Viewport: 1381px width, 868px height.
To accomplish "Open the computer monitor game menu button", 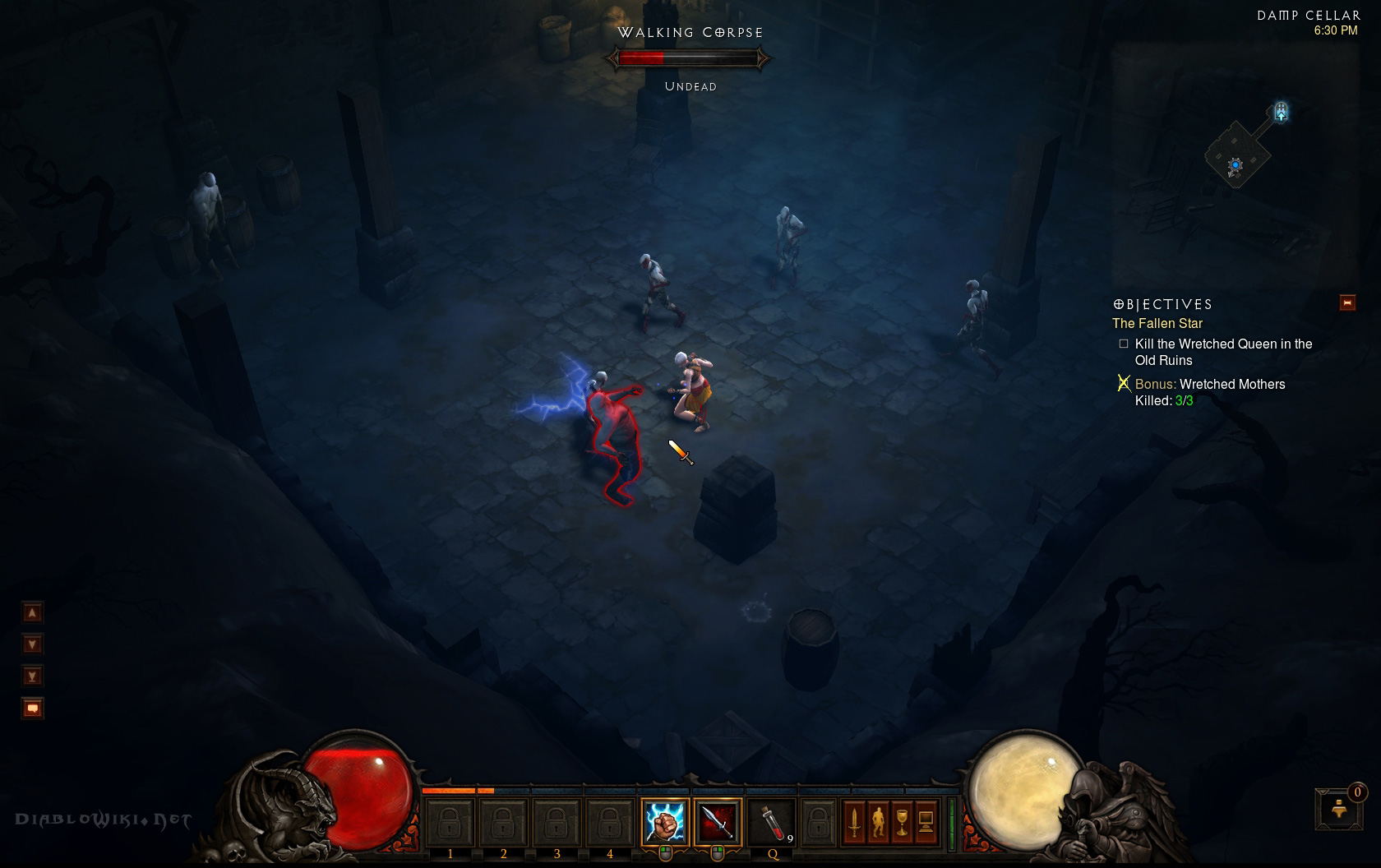I will point(926,821).
